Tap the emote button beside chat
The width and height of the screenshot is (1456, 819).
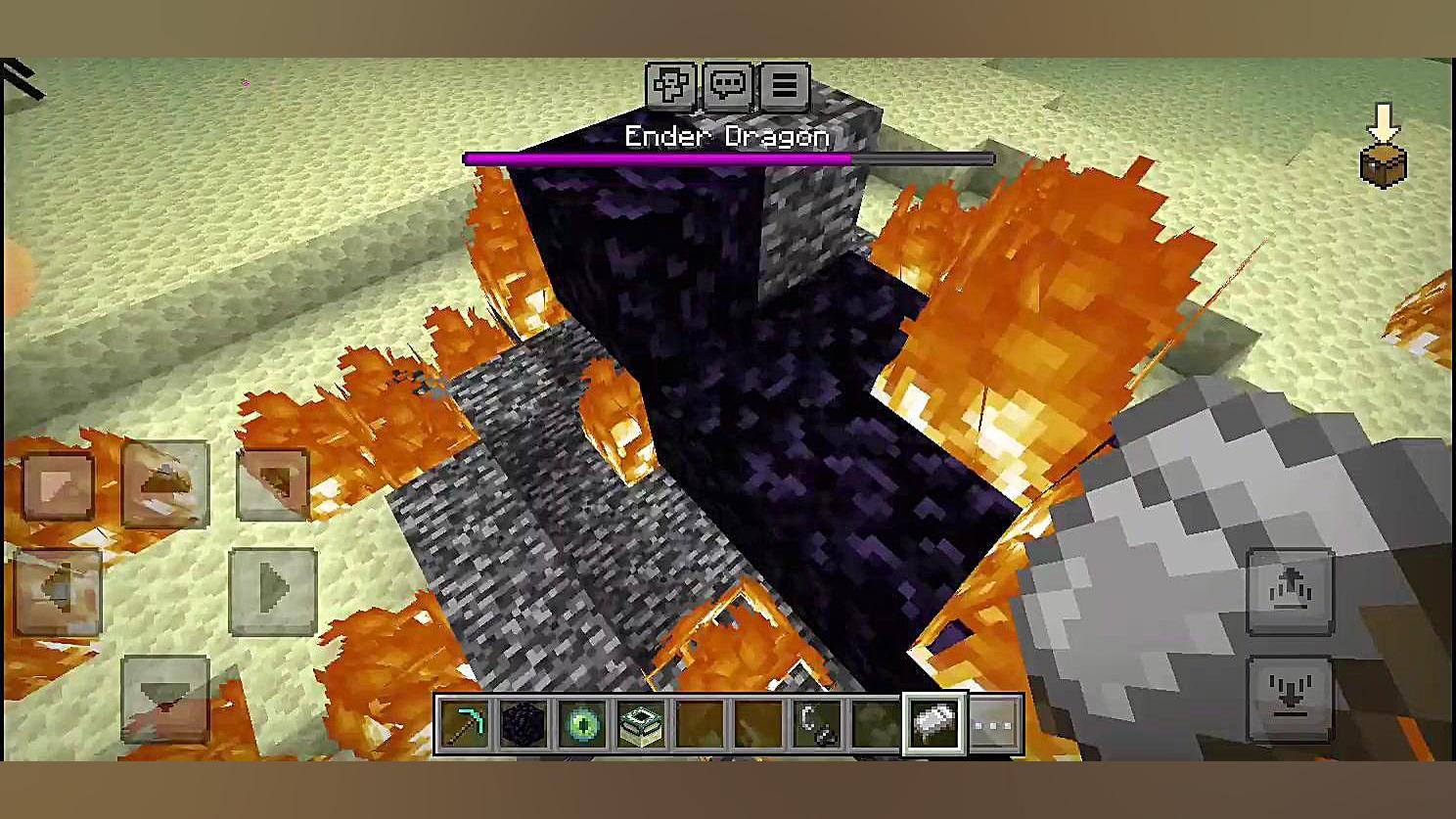pyautogui.click(x=671, y=86)
